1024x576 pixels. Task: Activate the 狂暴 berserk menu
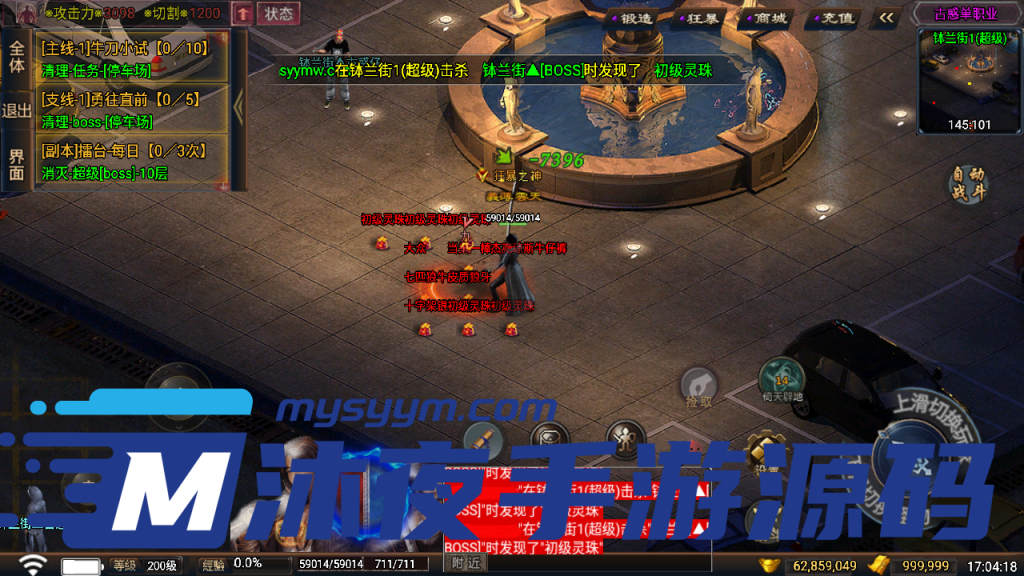pyautogui.click(x=699, y=18)
